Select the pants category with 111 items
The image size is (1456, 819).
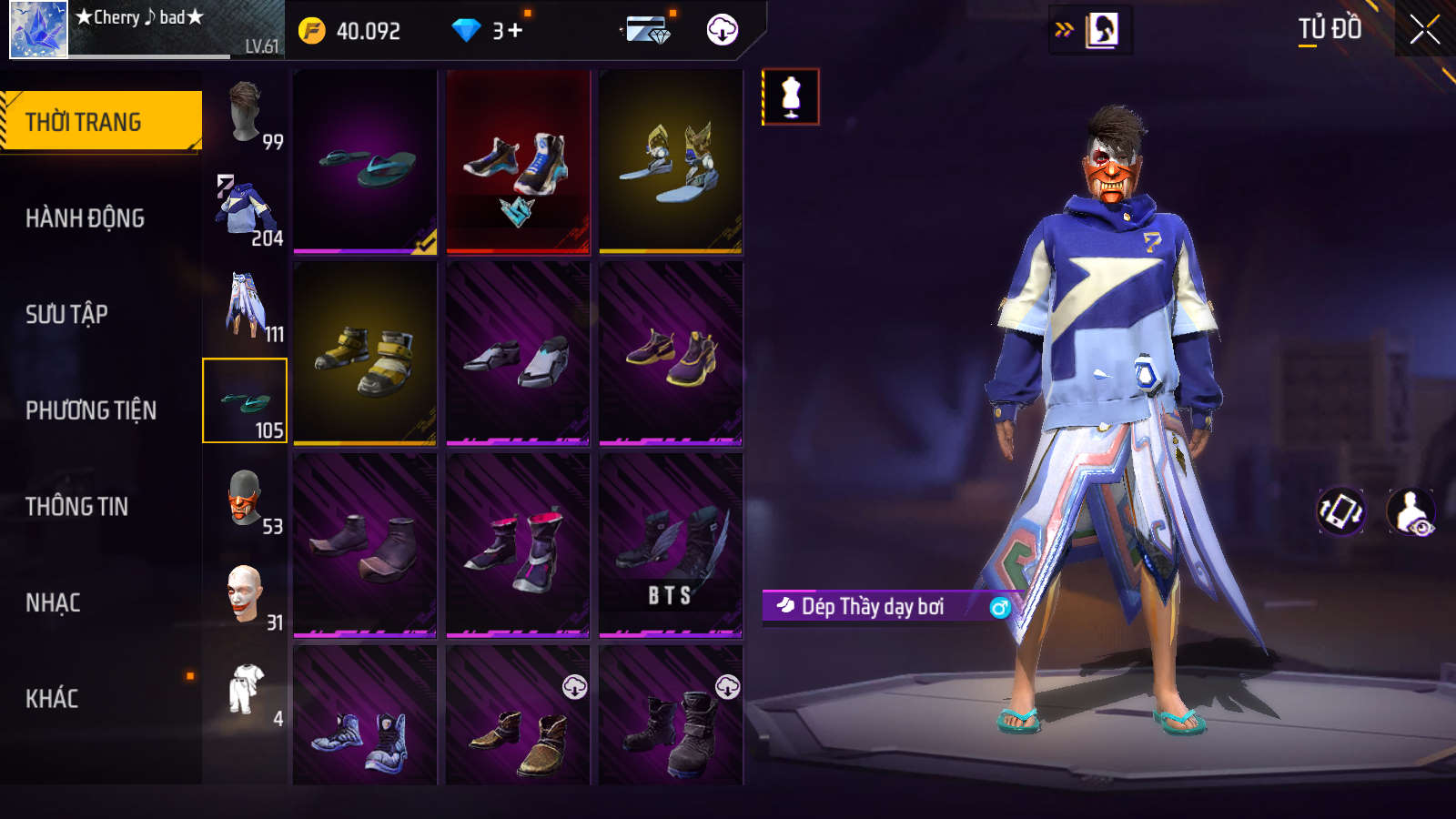[245, 307]
